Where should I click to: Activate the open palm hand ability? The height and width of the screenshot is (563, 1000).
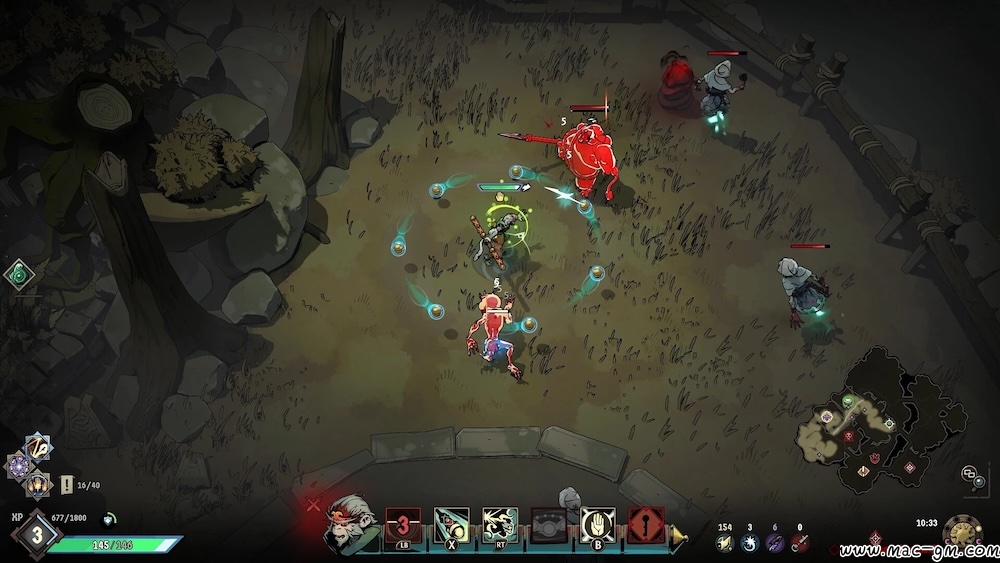[596, 524]
